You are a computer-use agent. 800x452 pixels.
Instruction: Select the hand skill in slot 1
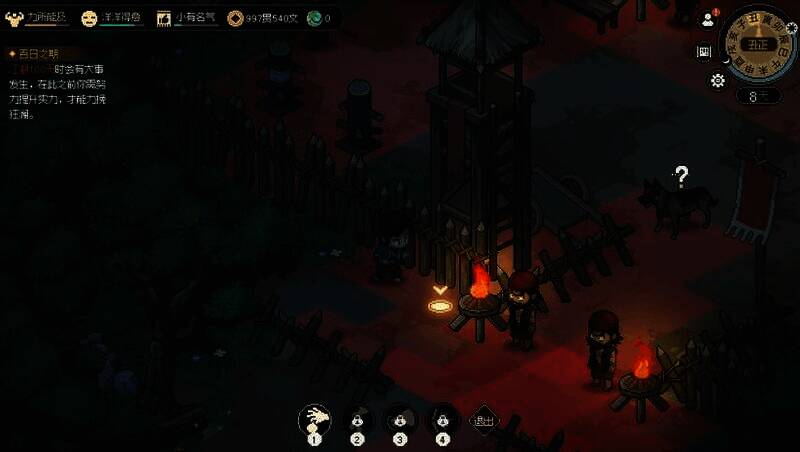tap(314, 418)
